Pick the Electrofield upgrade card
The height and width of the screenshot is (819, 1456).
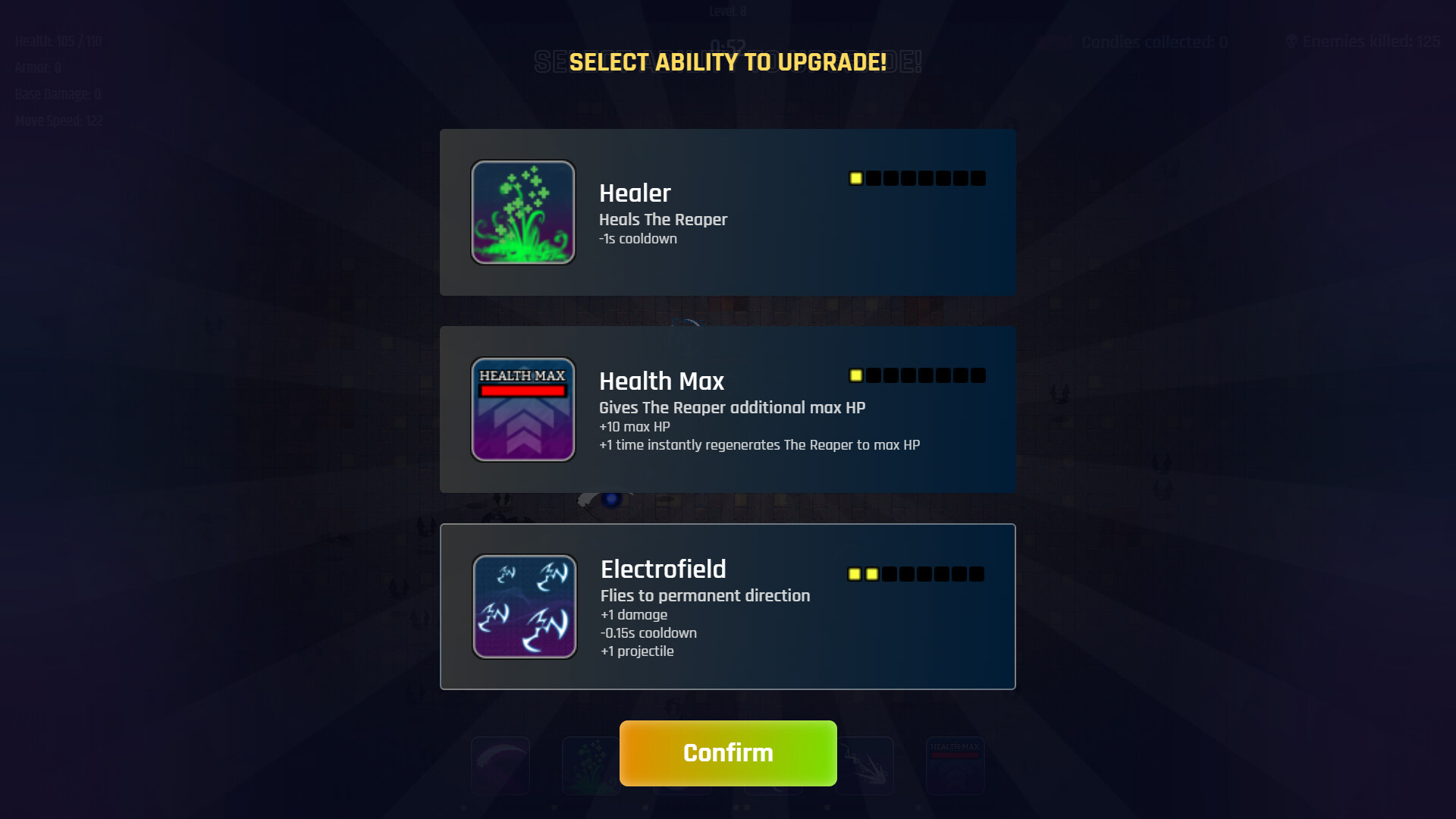coord(728,605)
